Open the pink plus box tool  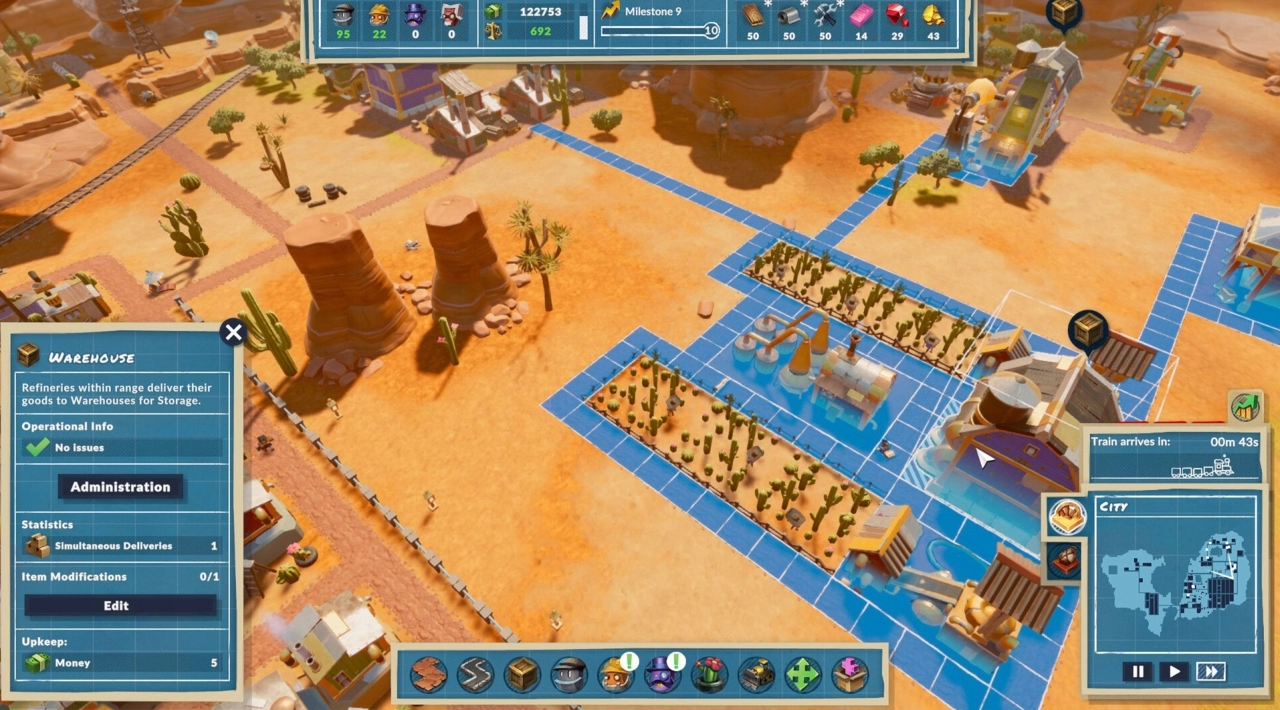[850, 675]
